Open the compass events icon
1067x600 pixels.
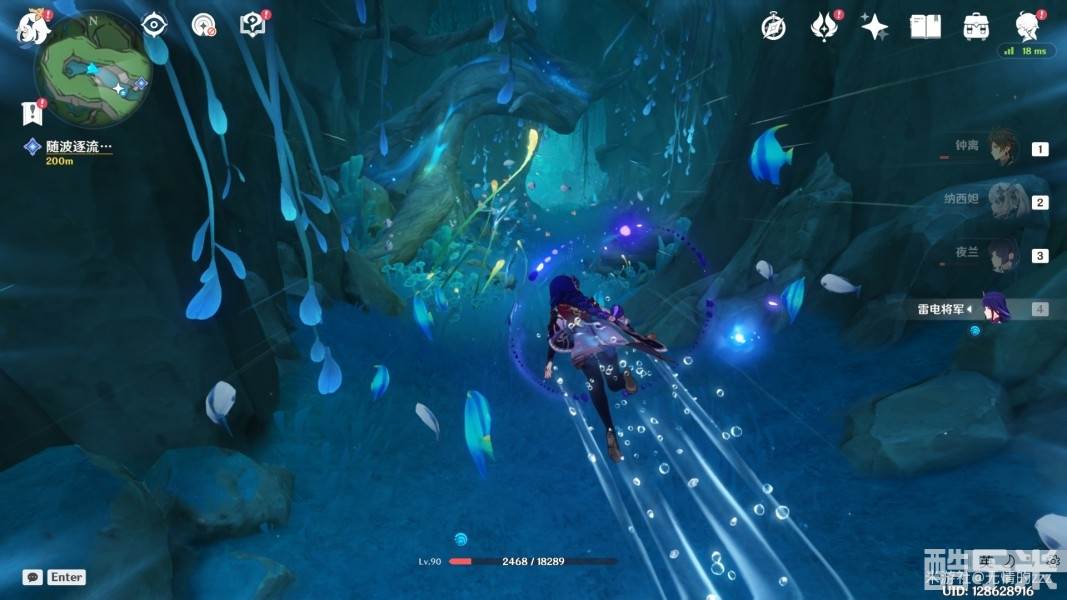(772, 27)
